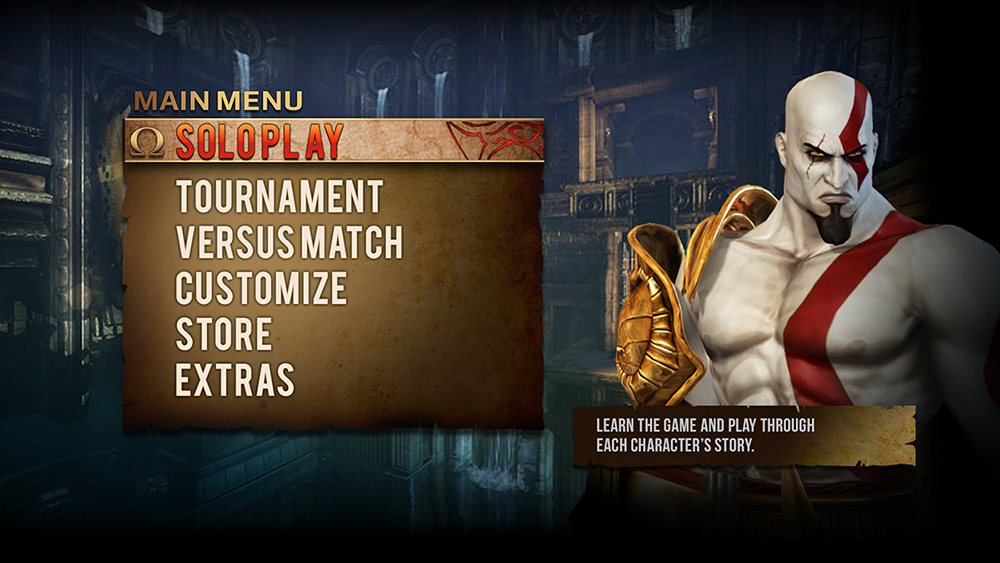This screenshot has width=1000, height=563.
Task: Select the highlighted Solo Play entry
Action: tap(260, 141)
